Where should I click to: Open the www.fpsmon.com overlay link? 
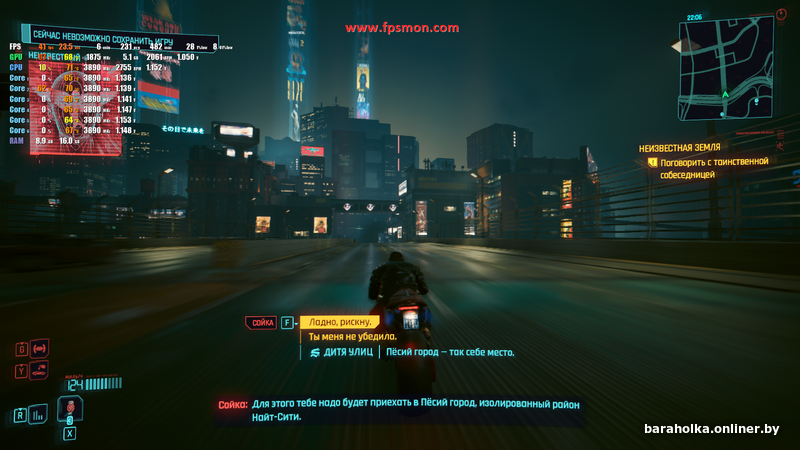403,28
